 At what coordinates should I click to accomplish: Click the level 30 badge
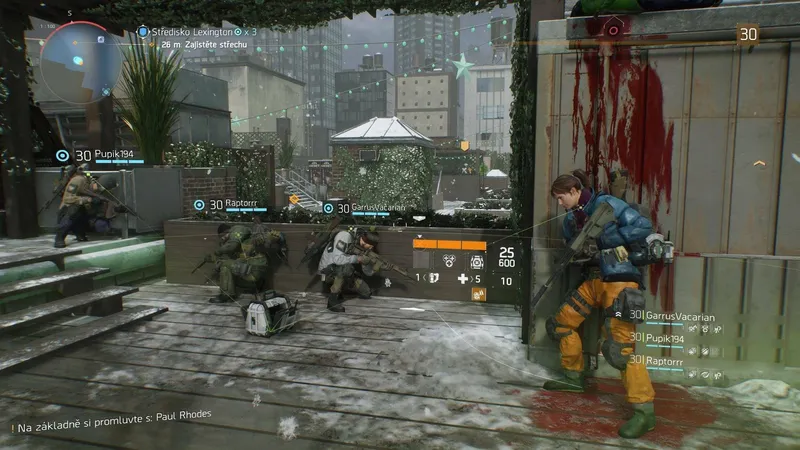point(747,35)
